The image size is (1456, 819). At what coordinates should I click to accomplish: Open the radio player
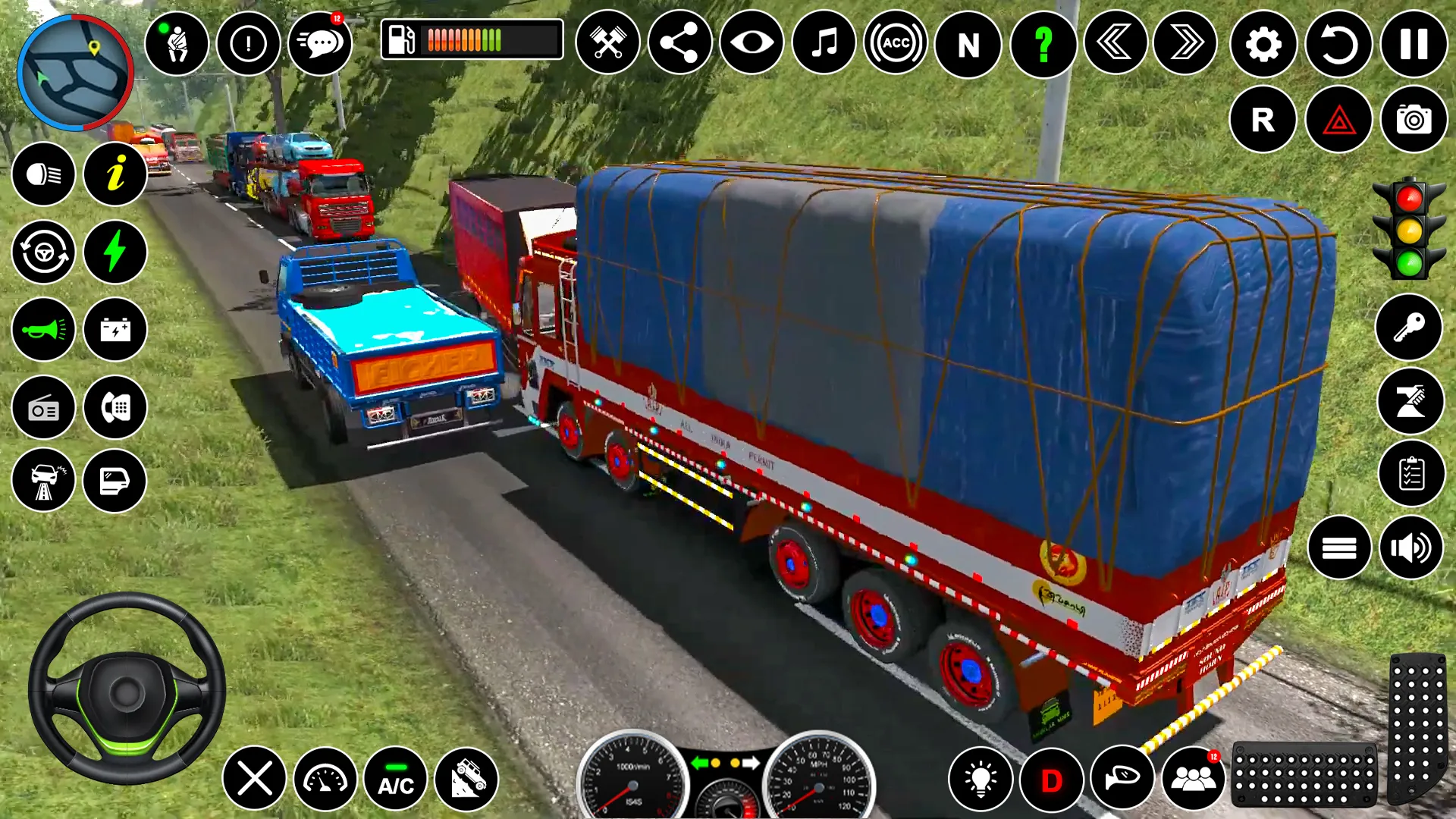tap(43, 407)
